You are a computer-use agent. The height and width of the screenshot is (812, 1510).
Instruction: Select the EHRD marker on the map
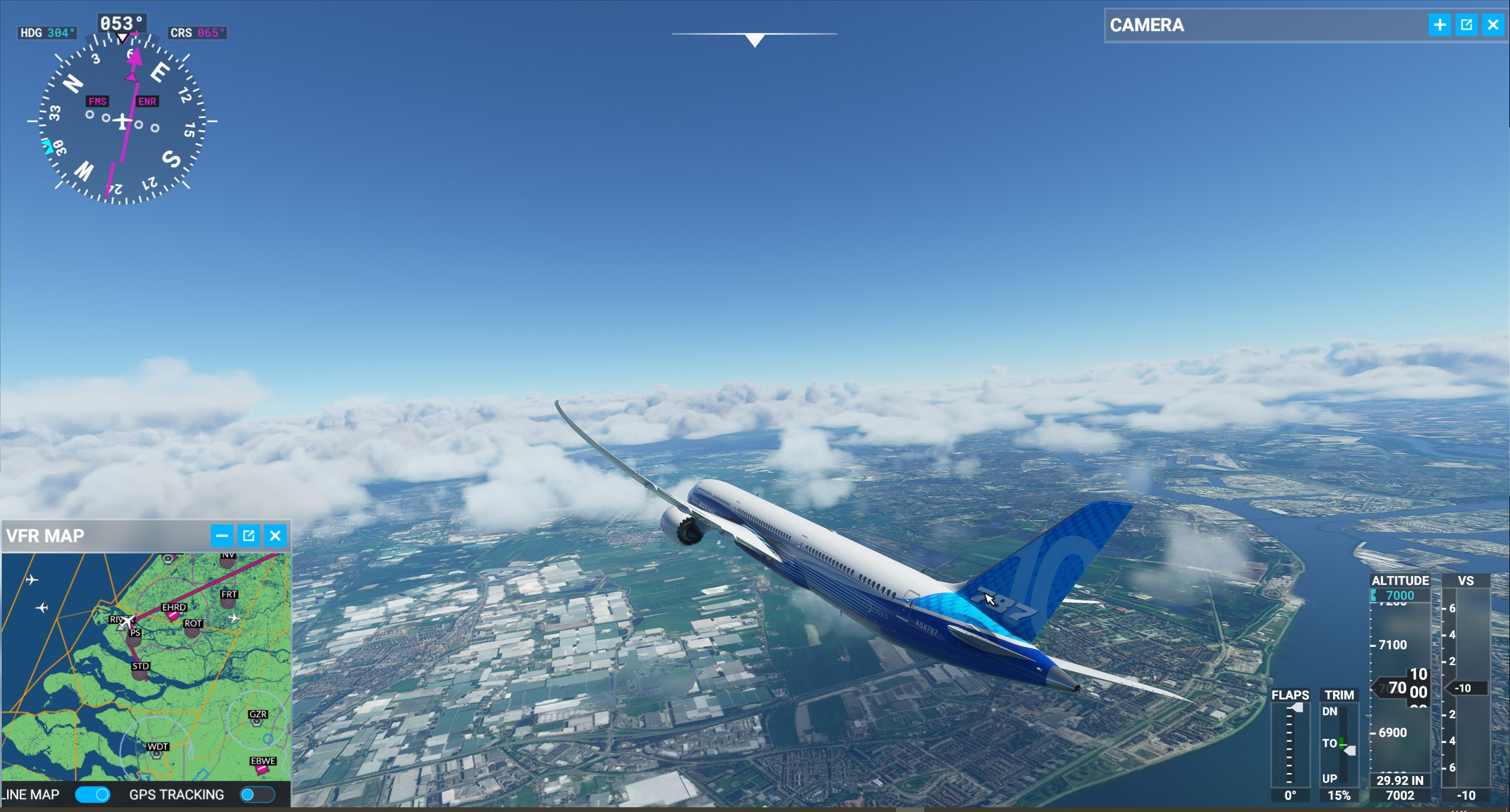(x=173, y=614)
